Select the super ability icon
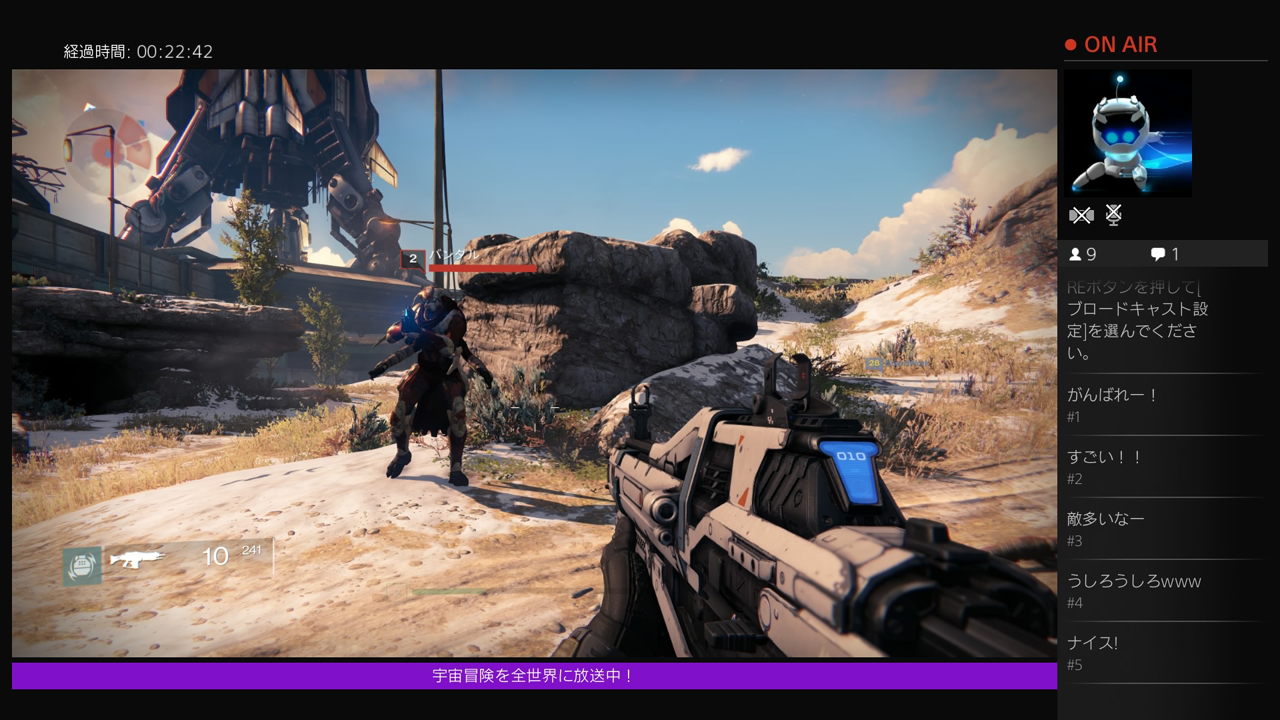Screen dimensions: 1280x720 [82, 566]
